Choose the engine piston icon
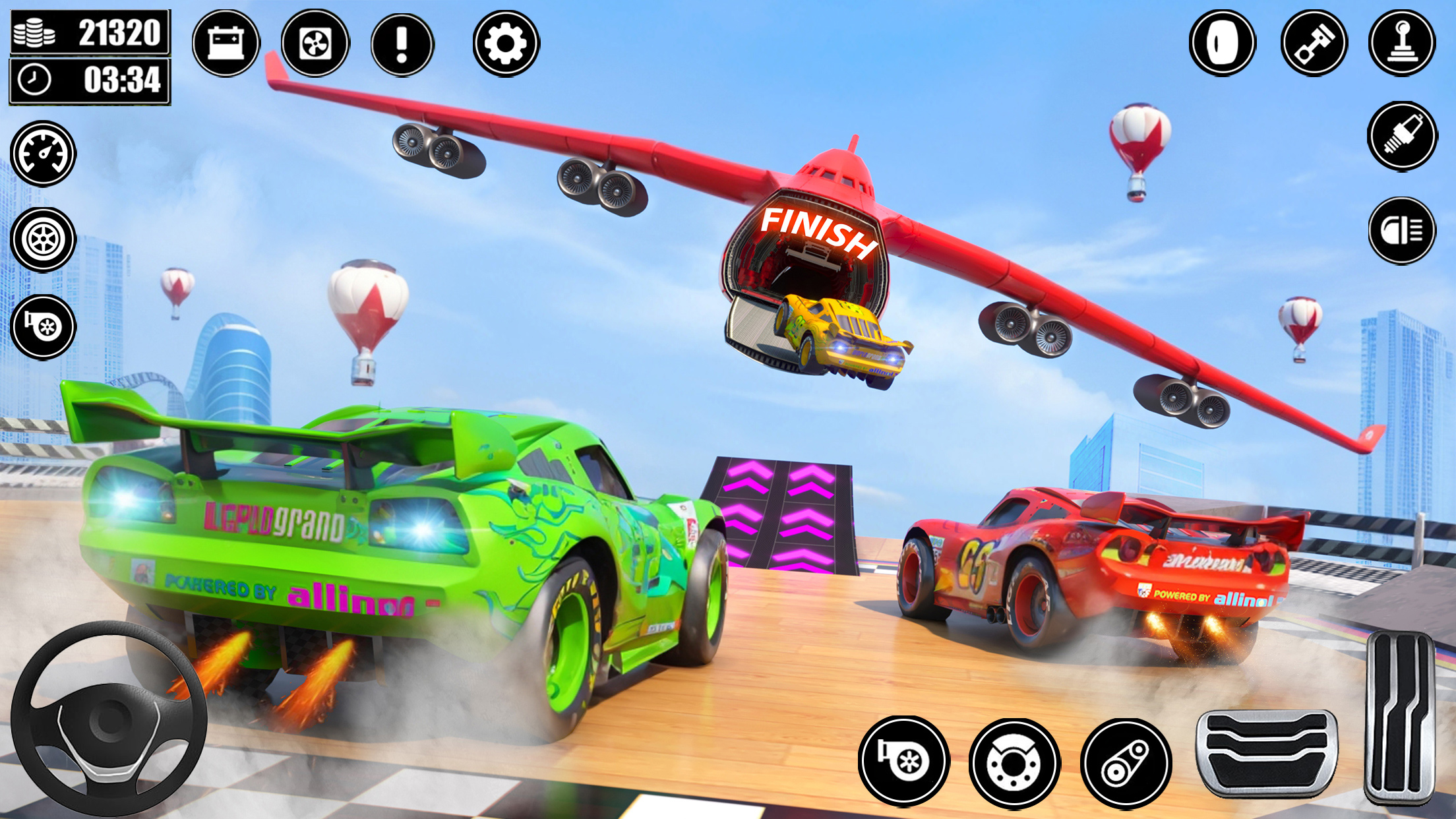This screenshot has width=1456, height=819. coord(1314,44)
